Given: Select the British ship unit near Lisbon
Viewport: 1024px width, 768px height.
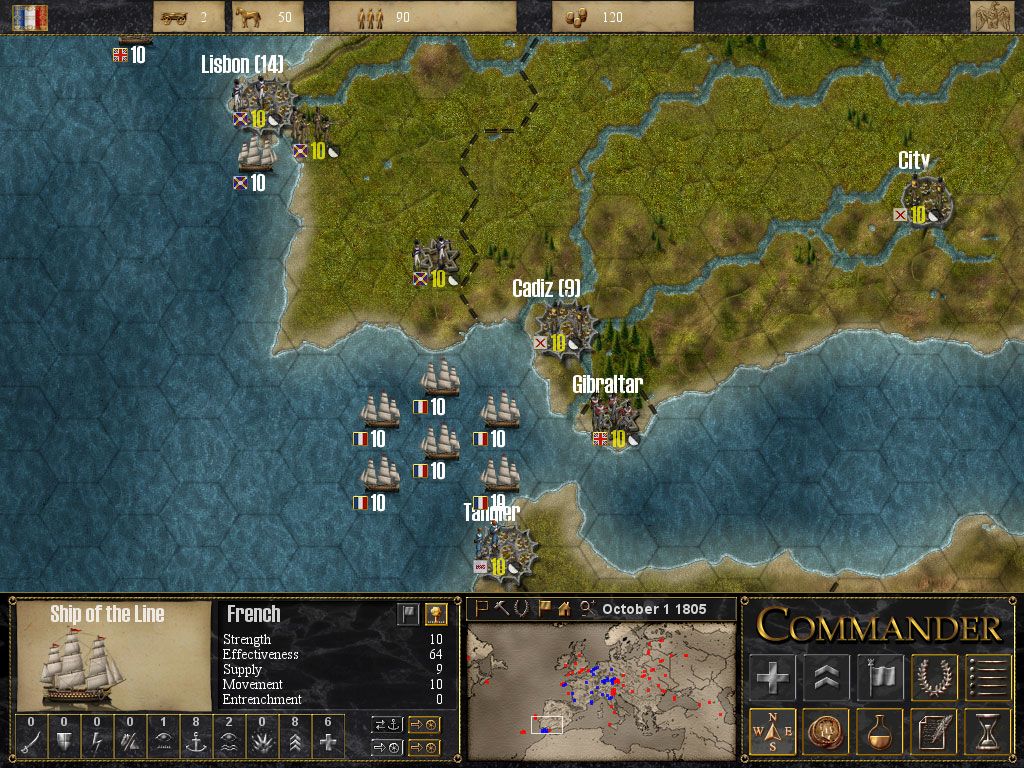Looking at the screenshot, I should [x=257, y=155].
